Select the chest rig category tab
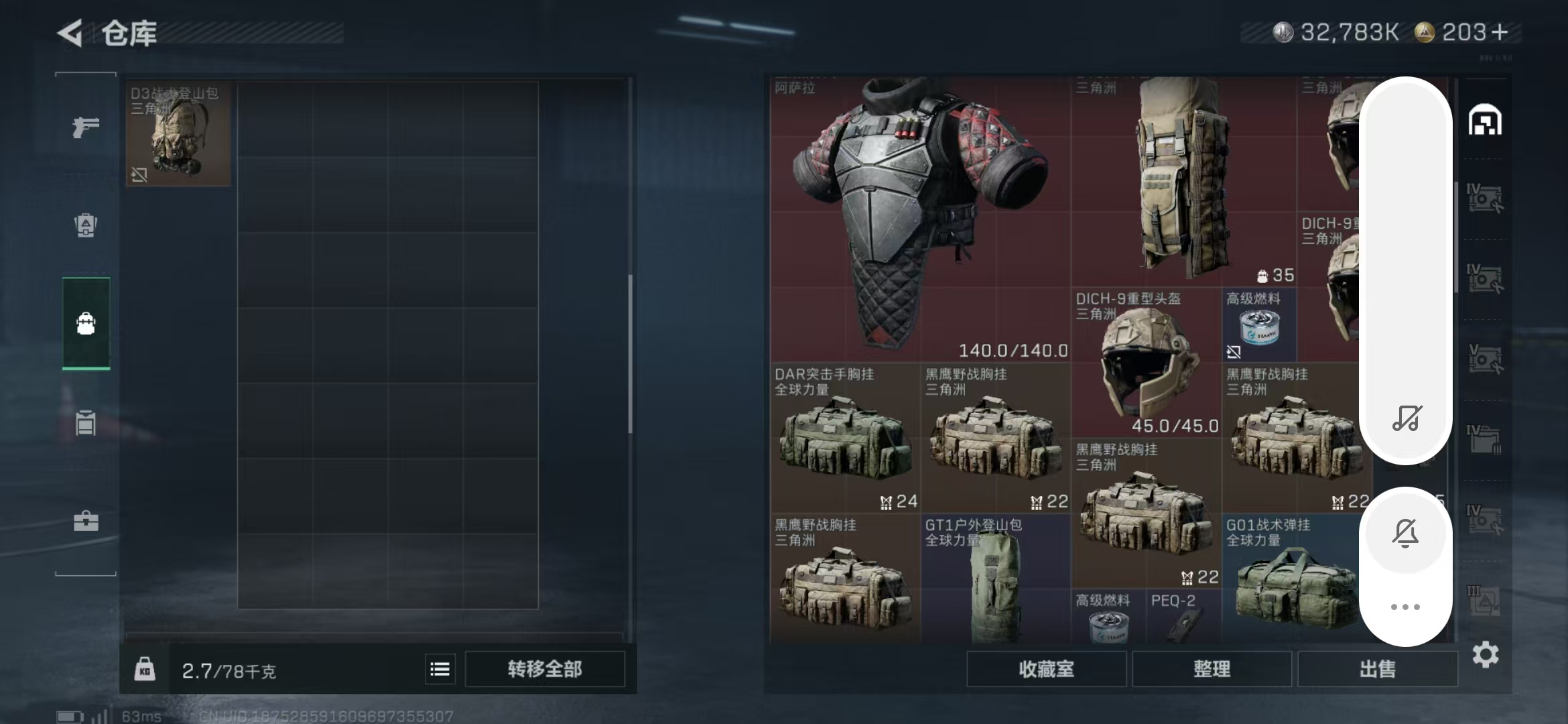This screenshot has height=724, width=1568. coord(86,422)
